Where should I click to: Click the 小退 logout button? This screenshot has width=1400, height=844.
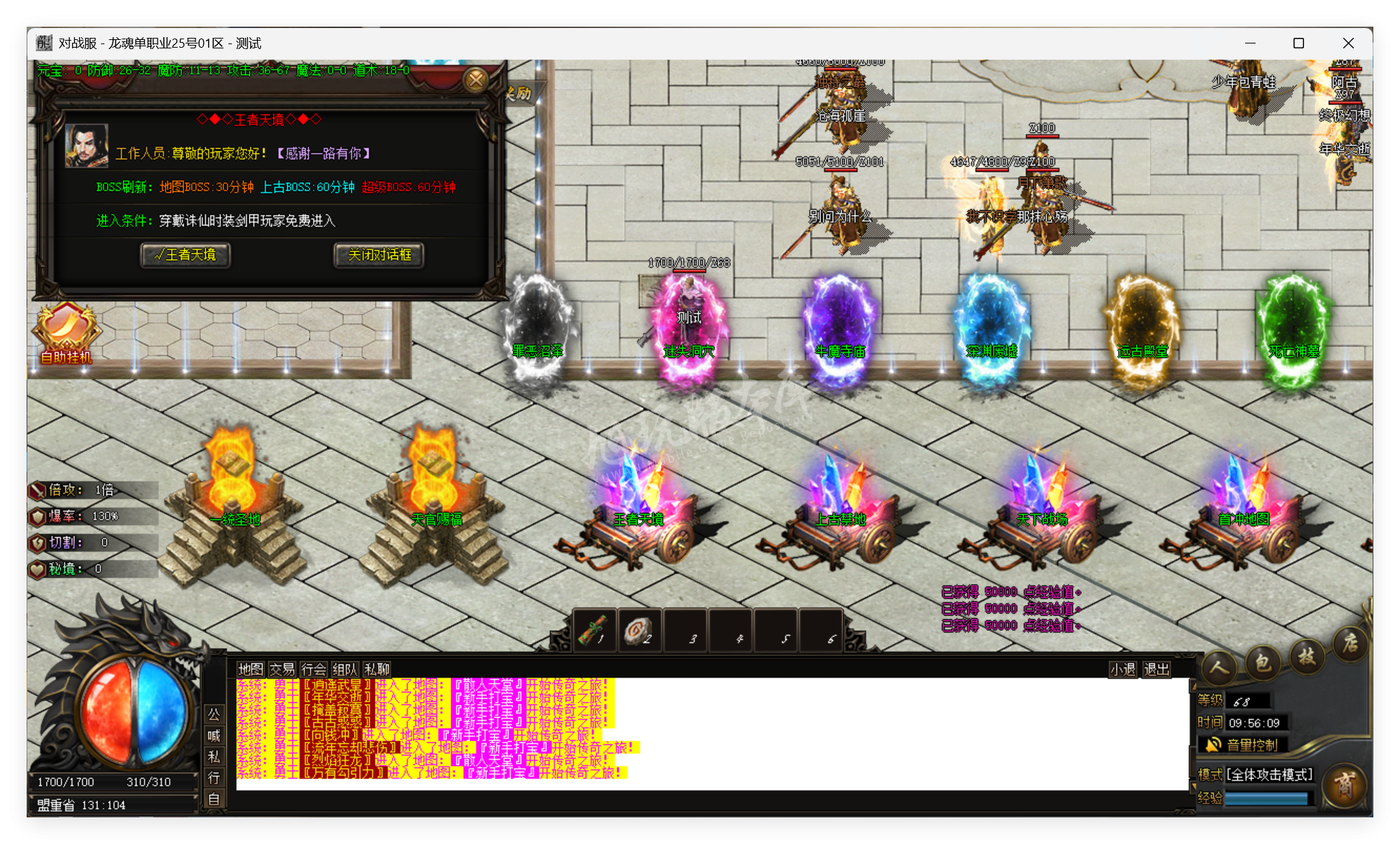[1123, 669]
